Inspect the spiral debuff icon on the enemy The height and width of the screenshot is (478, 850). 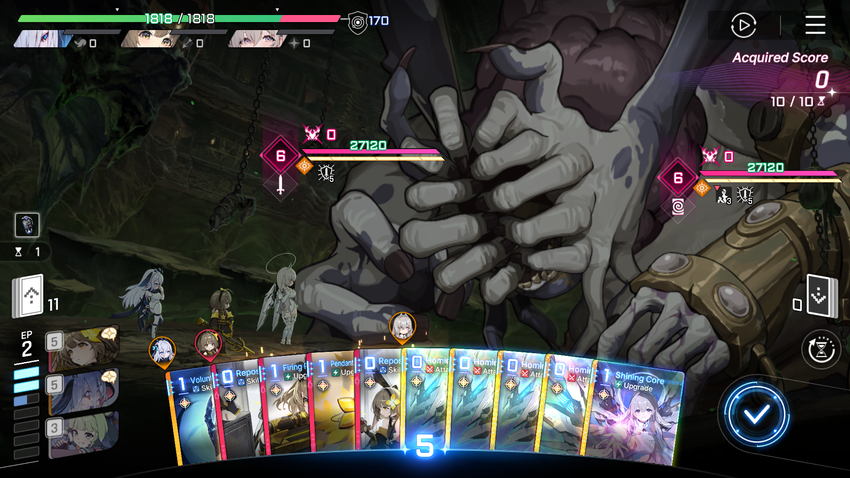[x=678, y=206]
